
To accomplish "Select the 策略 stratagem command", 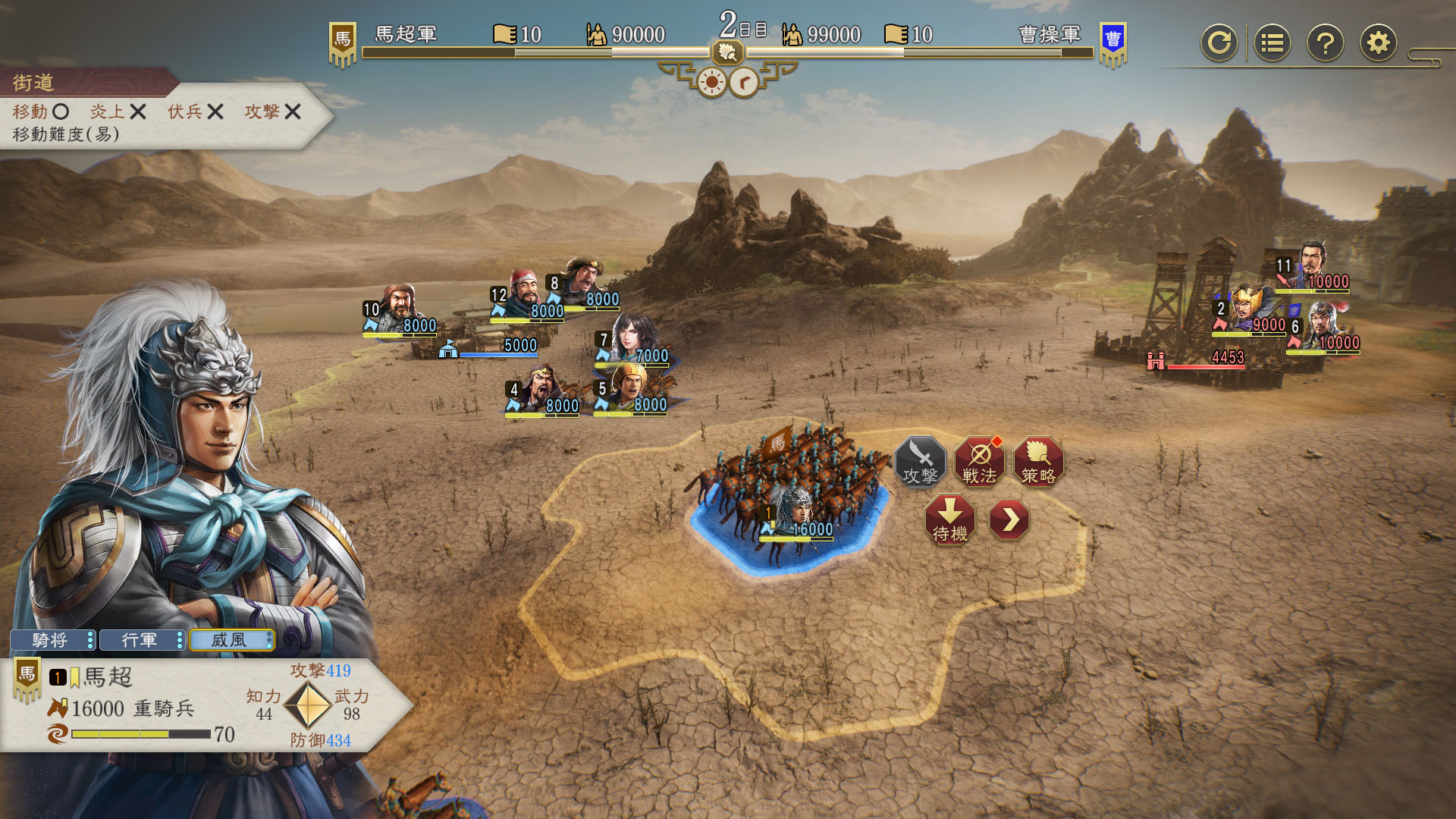I will point(1038,462).
